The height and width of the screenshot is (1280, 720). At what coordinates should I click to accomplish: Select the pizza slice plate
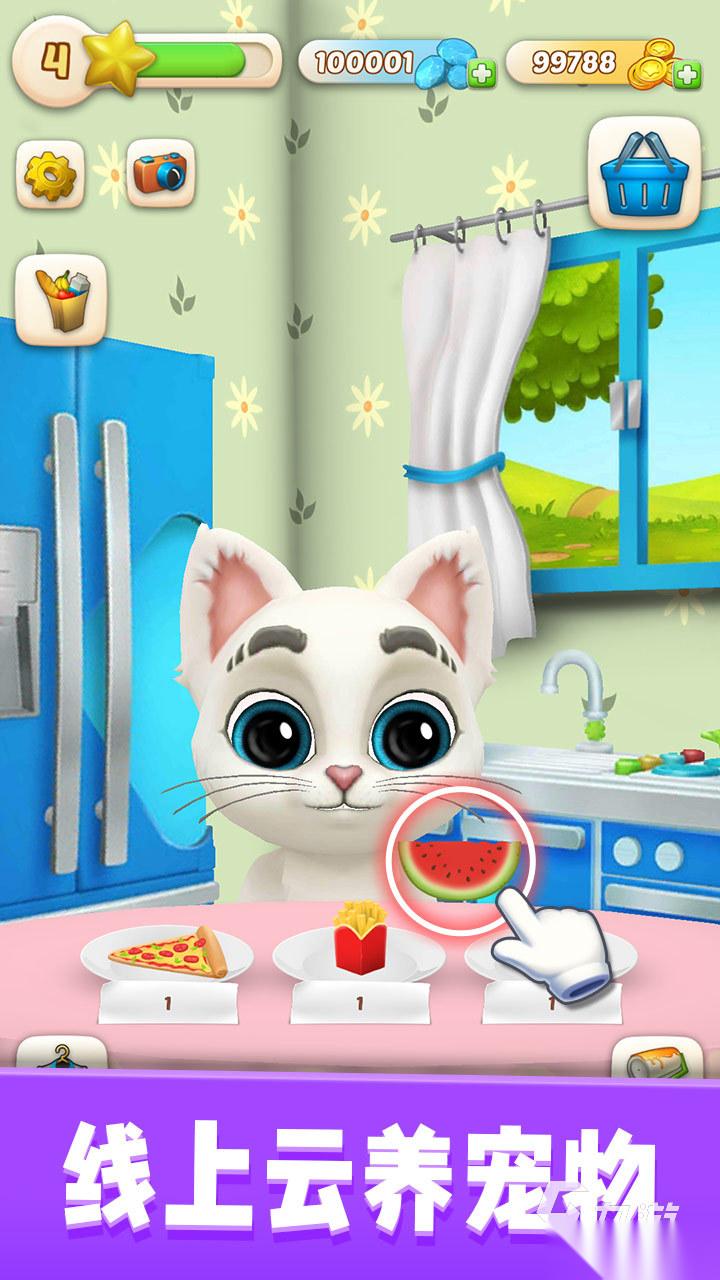click(167, 953)
